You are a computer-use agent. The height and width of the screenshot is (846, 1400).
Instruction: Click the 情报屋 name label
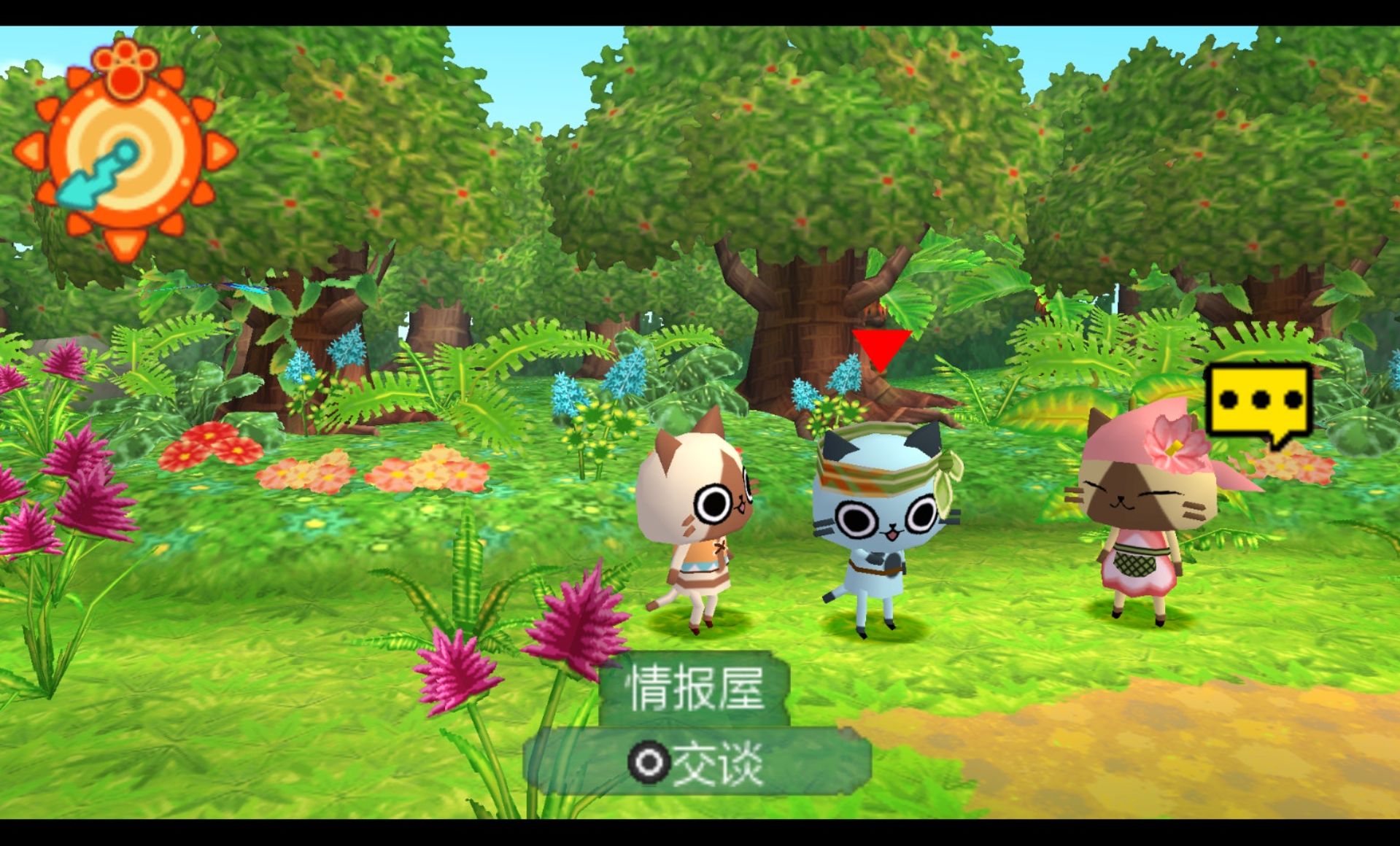coord(695,687)
